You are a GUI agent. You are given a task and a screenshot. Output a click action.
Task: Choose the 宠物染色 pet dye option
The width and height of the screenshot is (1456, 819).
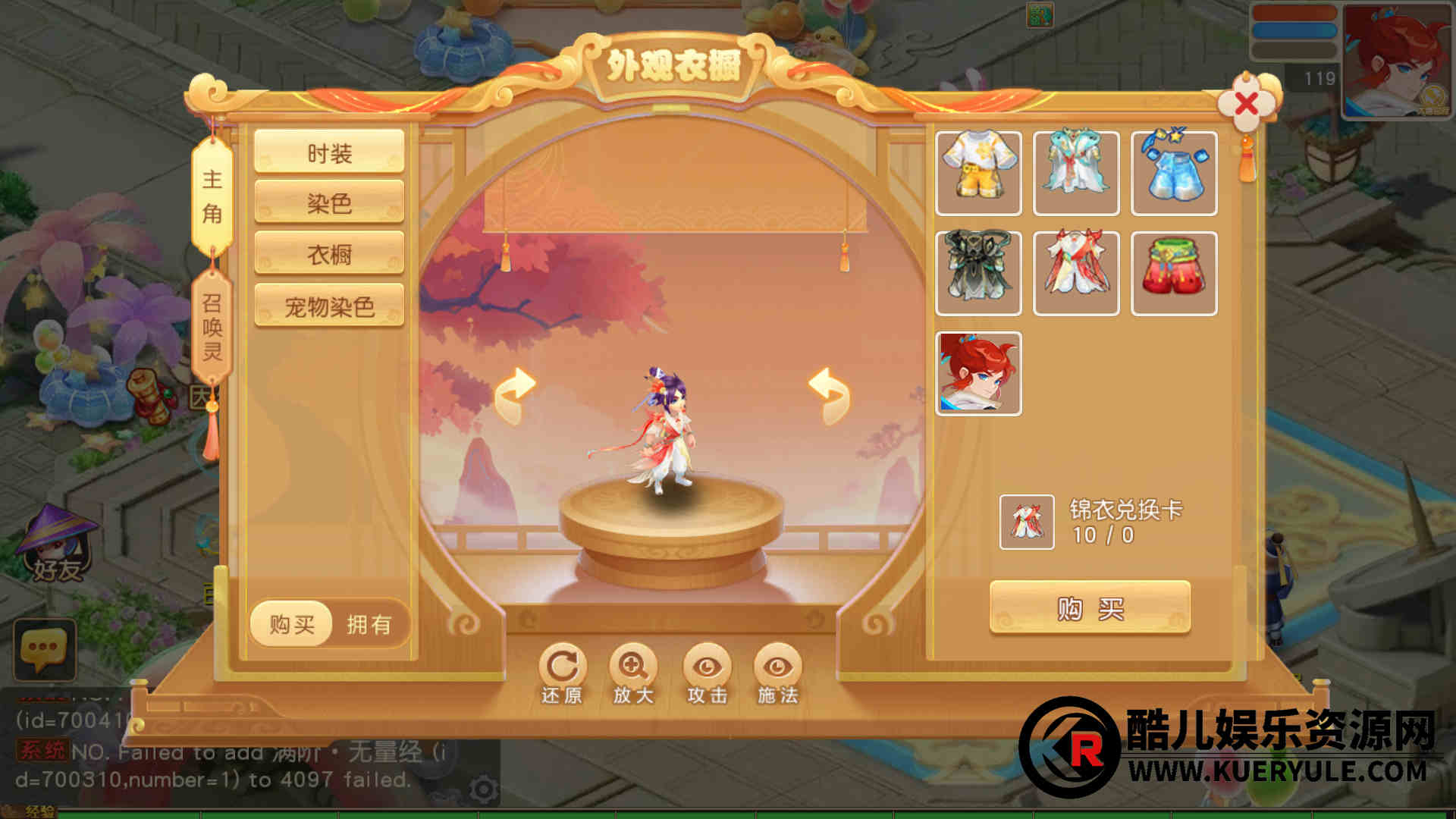click(x=329, y=306)
